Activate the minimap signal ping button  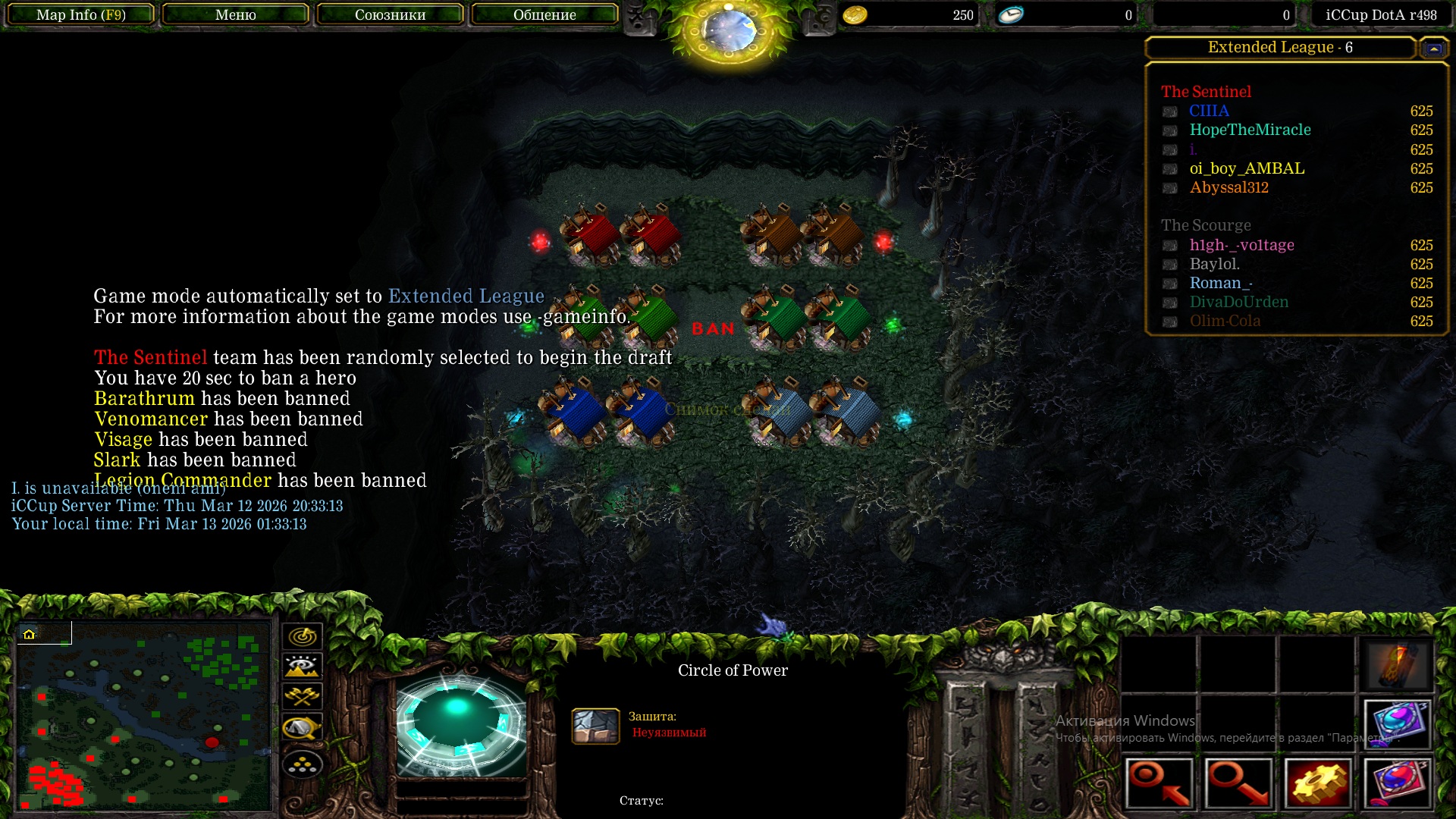tap(303, 636)
